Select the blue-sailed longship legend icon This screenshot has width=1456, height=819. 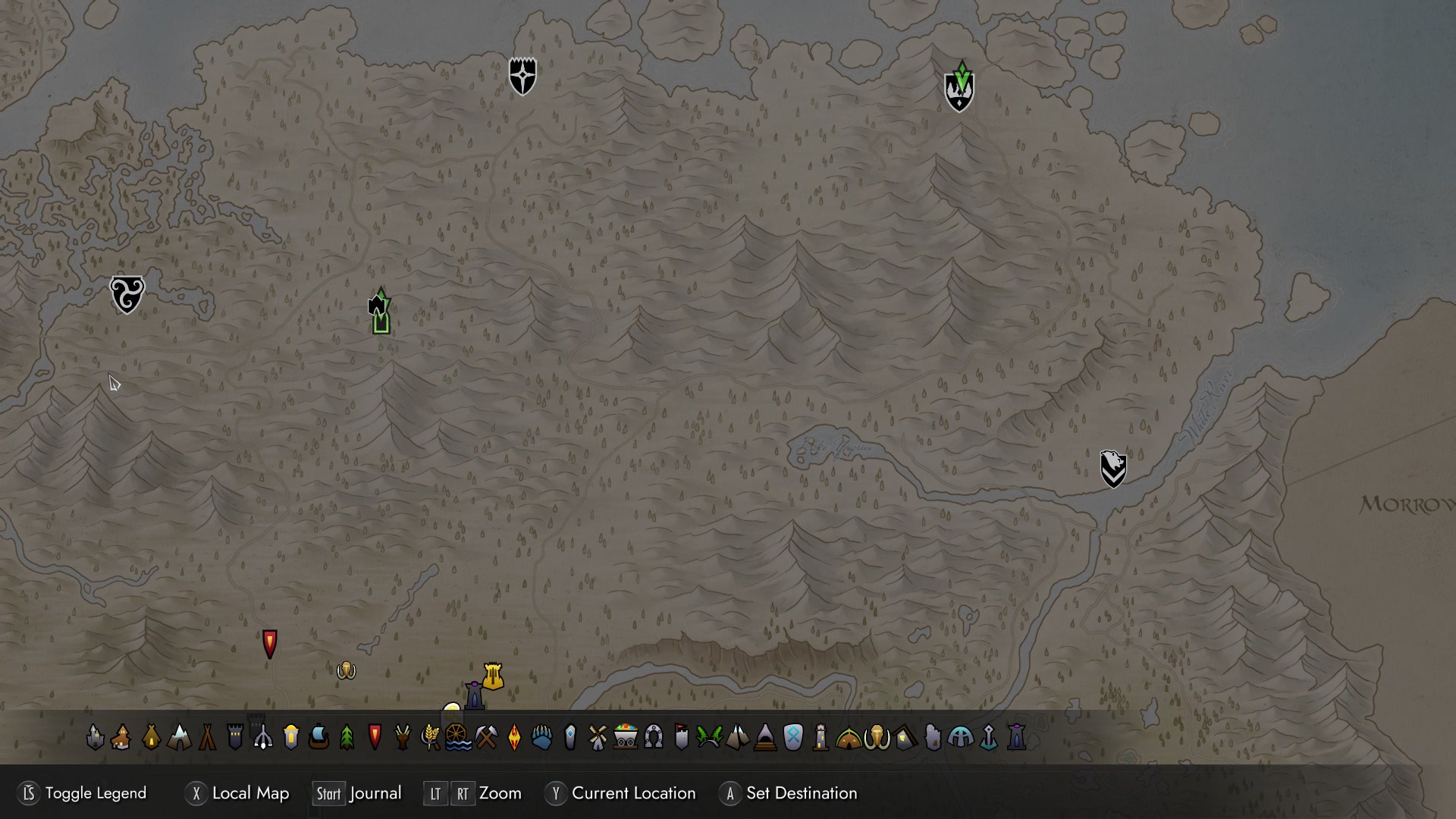319,736
